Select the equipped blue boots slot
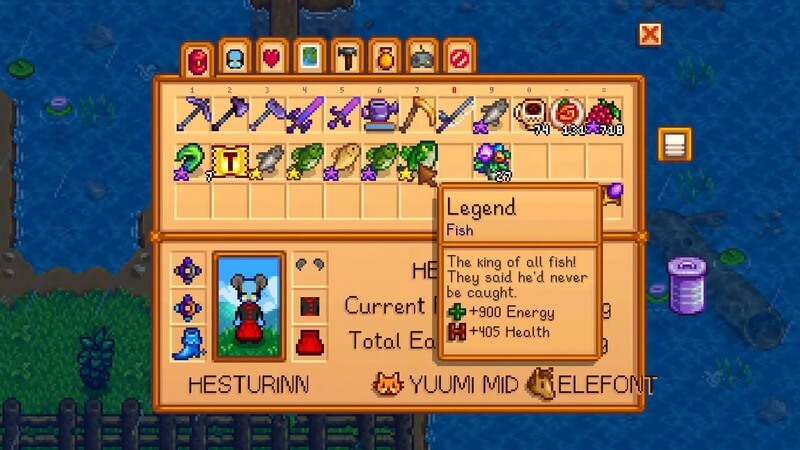Image resolution: width=800 pixels, height=450 pixels. [x=189, y=342]
